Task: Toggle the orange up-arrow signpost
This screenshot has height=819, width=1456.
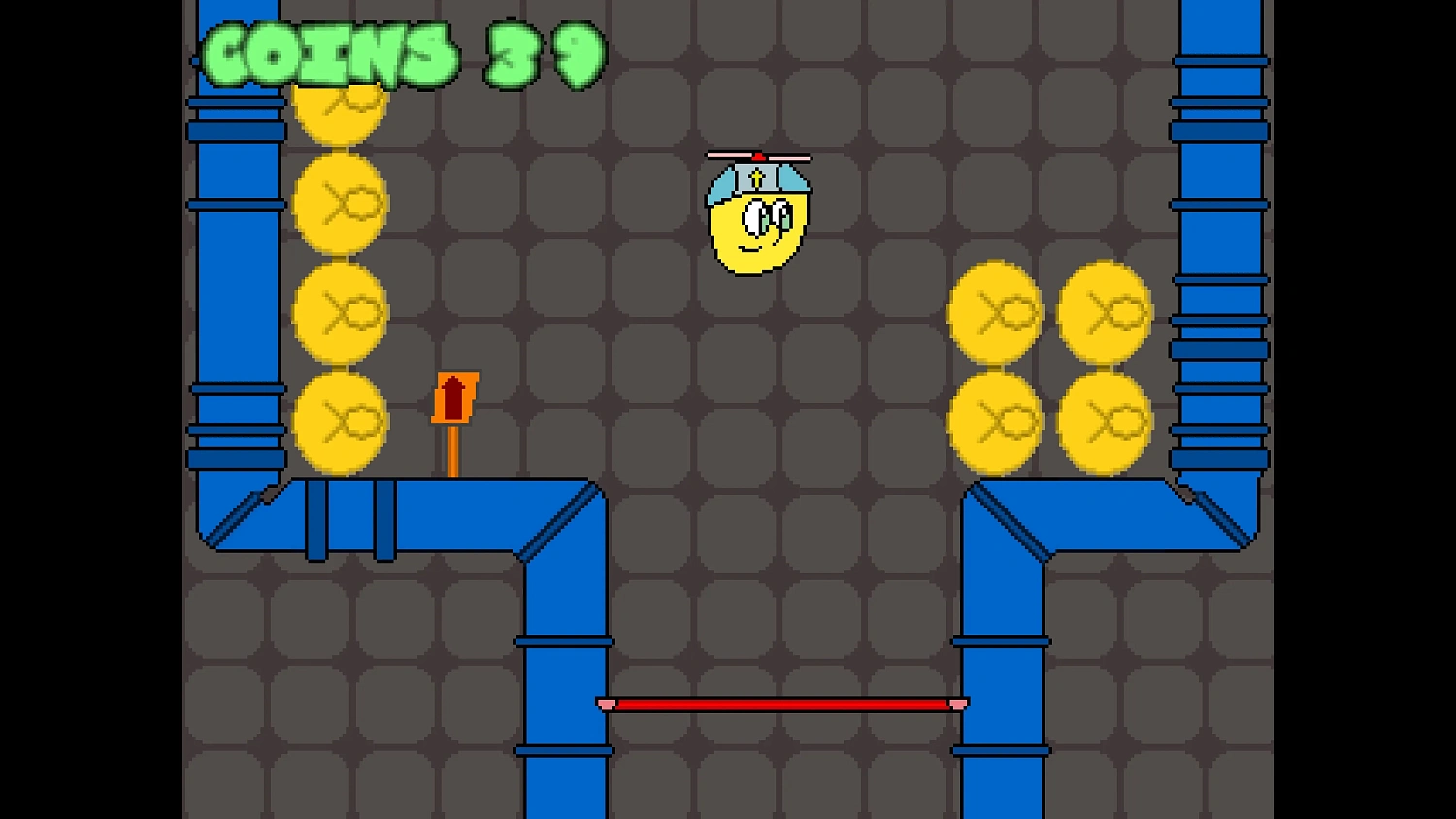Action: click(x=454, y=398)
